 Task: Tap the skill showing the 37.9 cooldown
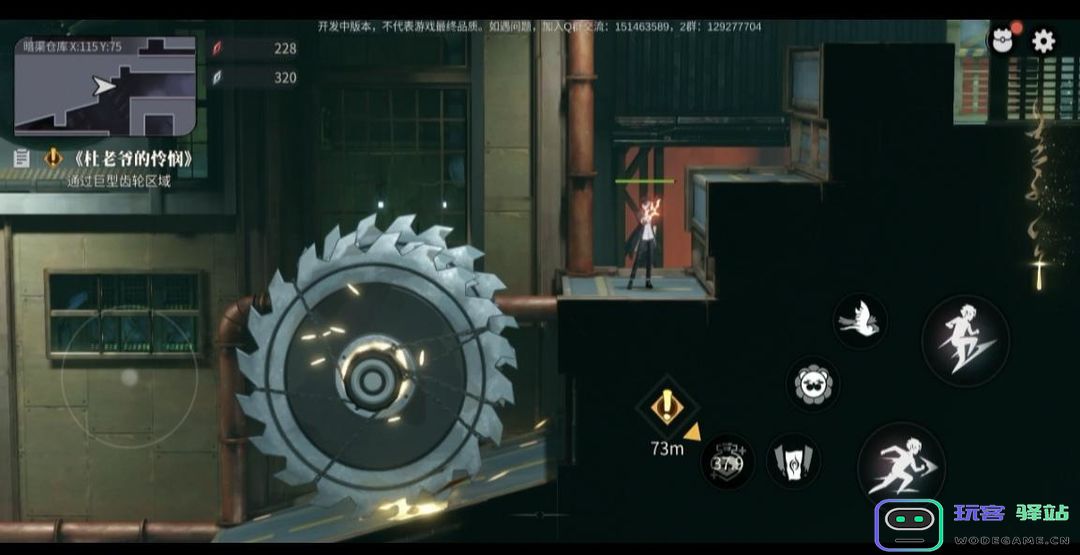[x=727, y=461]
